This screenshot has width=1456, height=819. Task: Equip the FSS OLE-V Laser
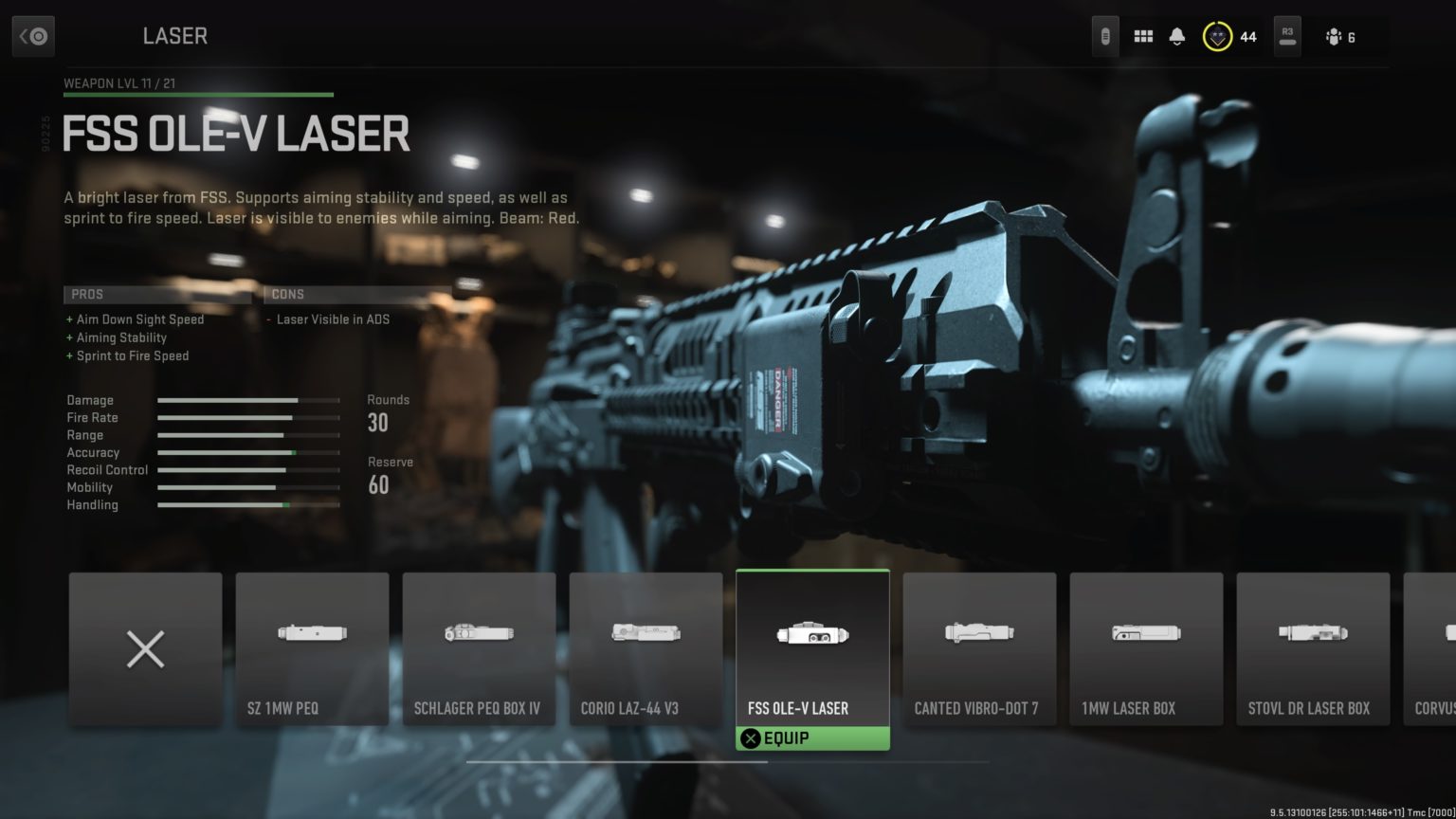[x=812, y=737]
